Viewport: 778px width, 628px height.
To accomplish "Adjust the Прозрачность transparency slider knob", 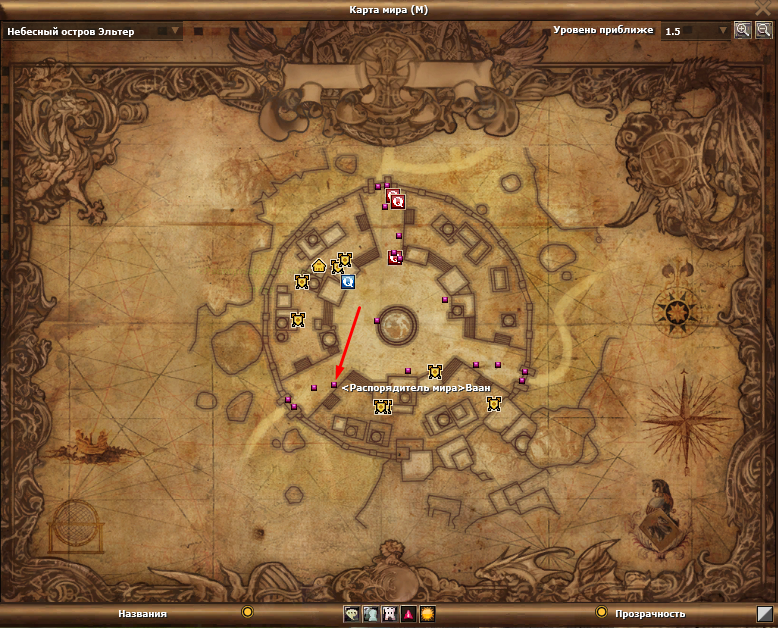I will pyautogui.click(x=602, y=612).
